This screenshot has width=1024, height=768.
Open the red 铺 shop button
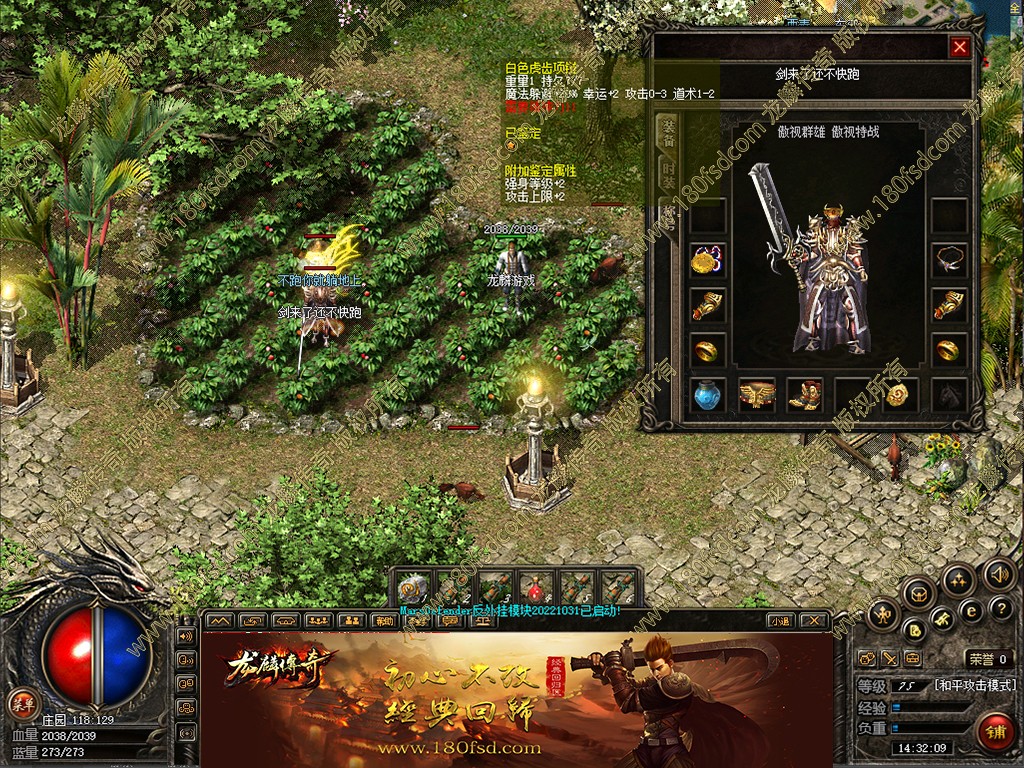996,731
